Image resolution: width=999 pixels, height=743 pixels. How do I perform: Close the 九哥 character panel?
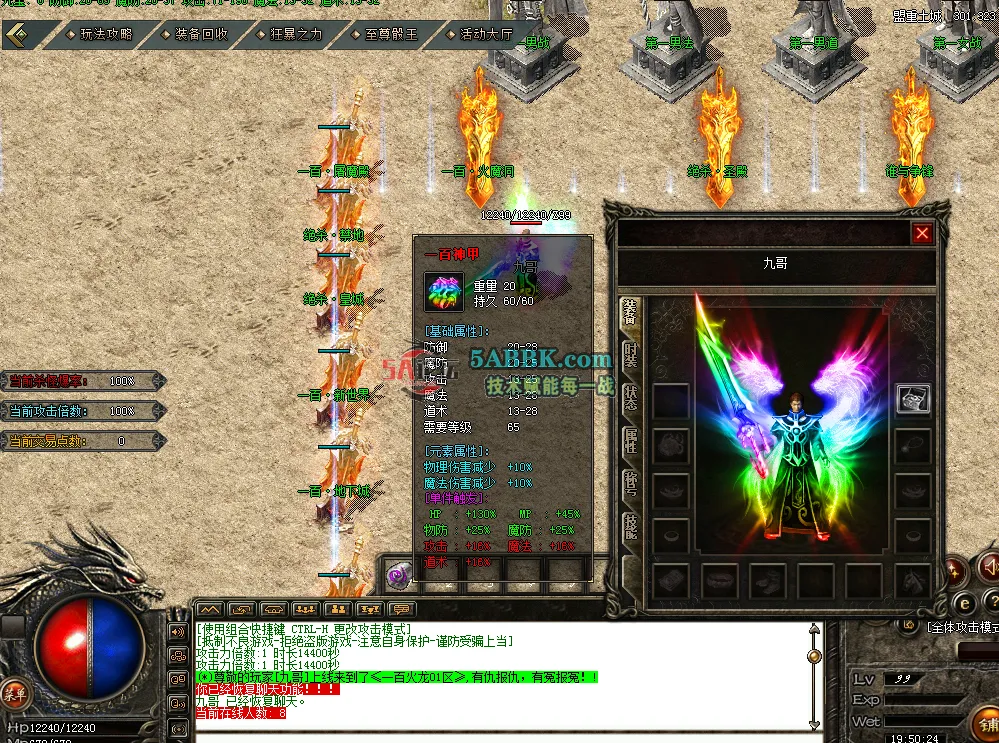[922, 233]
